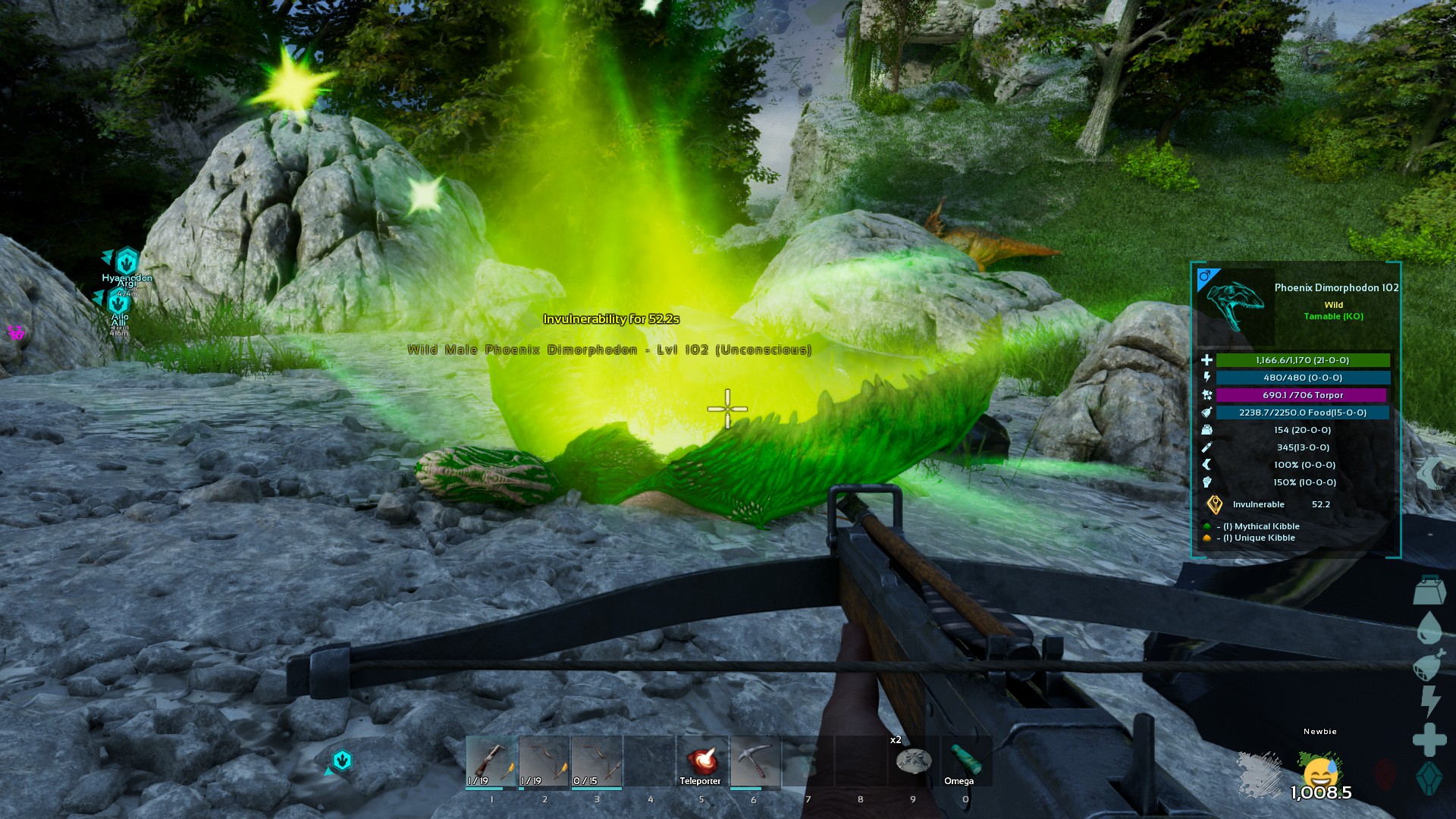Activate the Teleporter hotbar item
1456x819 pixels.
[701, 761]
